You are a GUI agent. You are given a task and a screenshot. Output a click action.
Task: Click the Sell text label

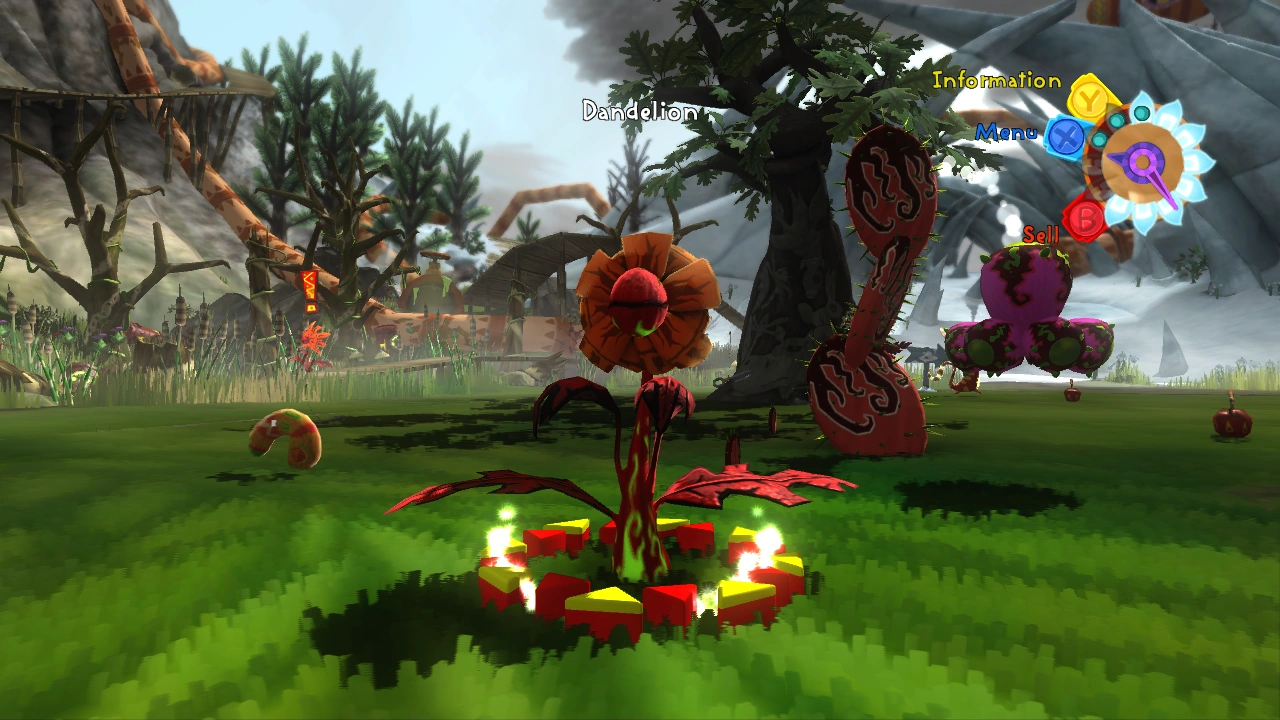point(1042,236)
